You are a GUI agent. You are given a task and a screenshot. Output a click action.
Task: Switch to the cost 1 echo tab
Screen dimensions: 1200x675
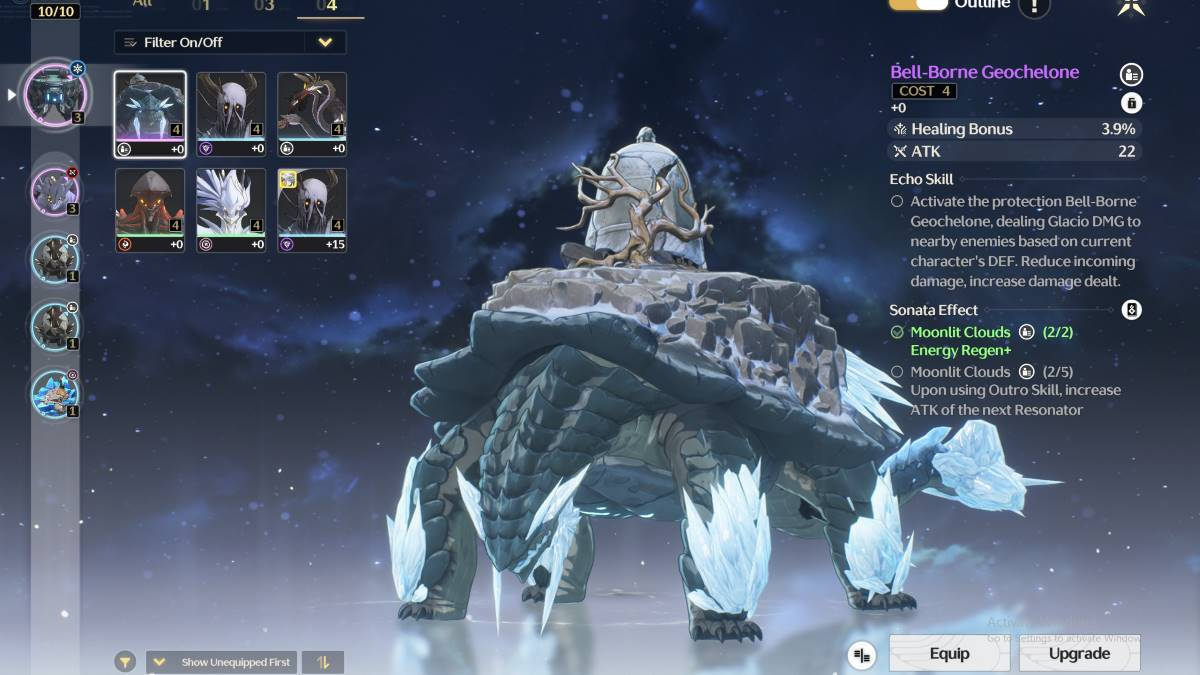201,6
